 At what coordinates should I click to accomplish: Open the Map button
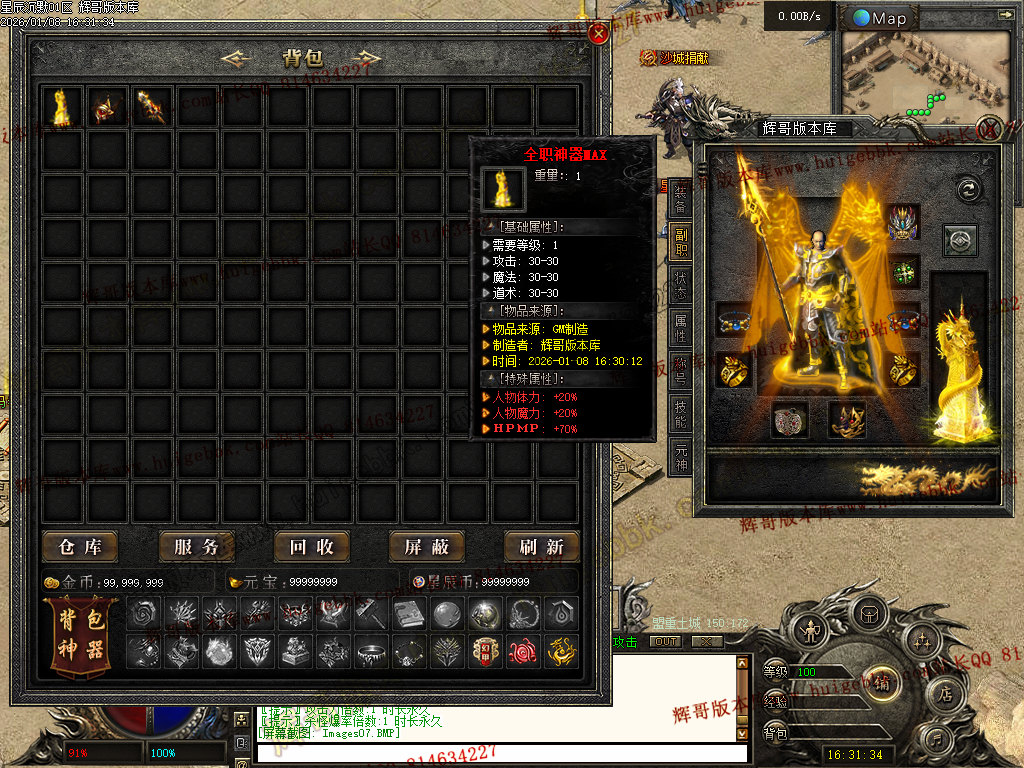click(881, 18)
